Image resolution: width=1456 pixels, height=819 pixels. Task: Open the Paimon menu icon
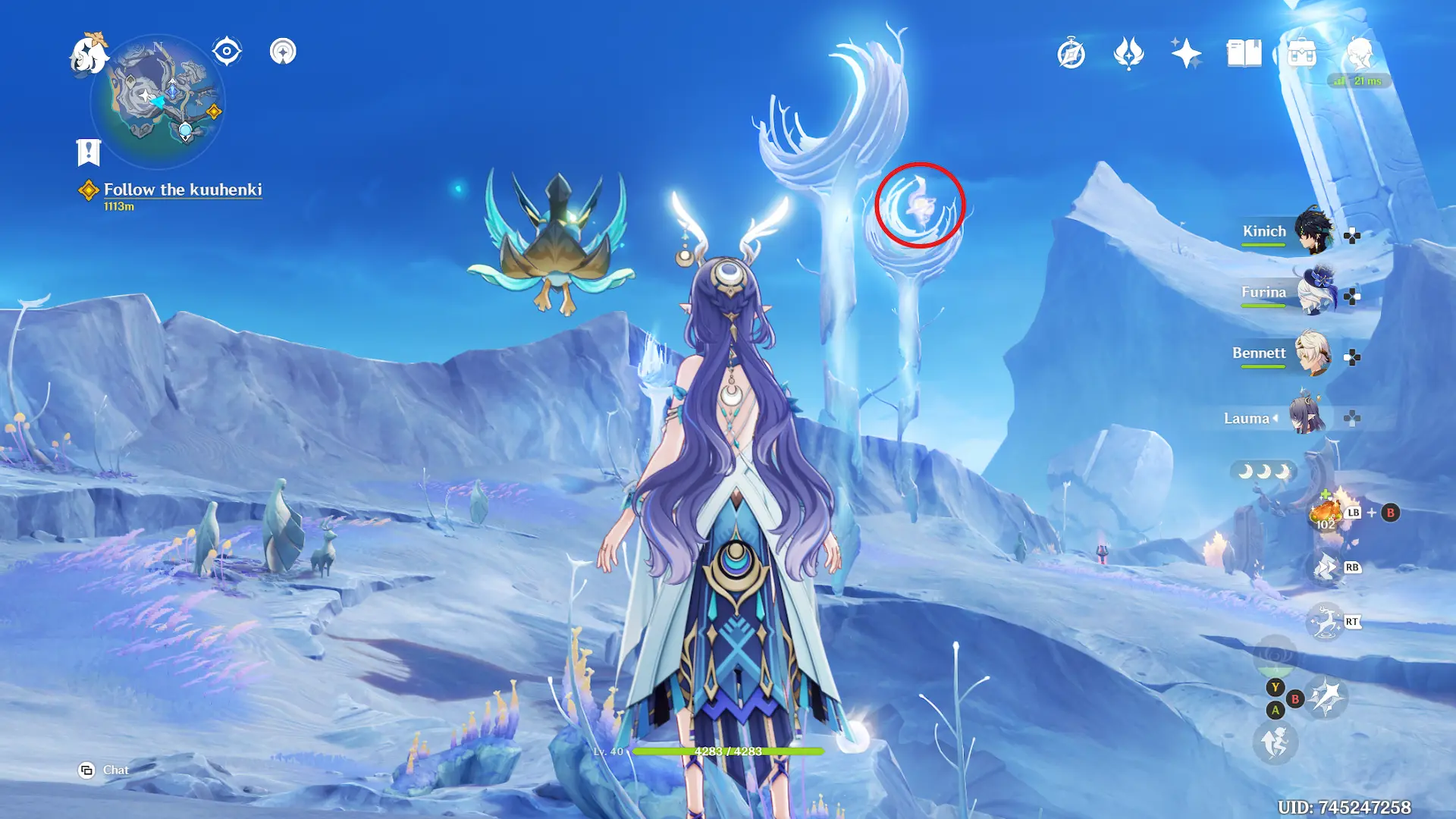[x=89, y=55]
